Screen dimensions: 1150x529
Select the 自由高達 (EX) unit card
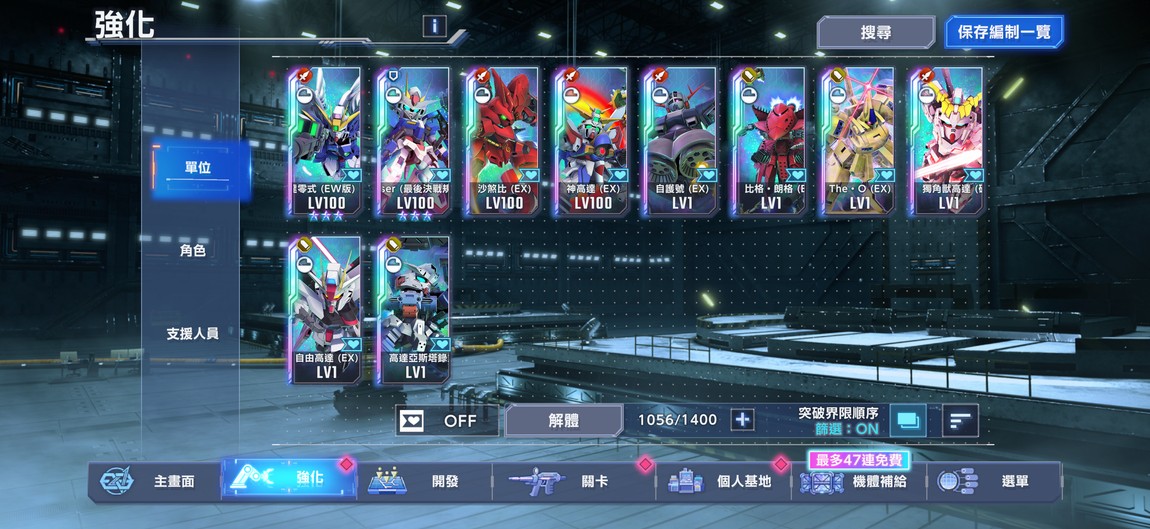pyautogui.click(x=325, y=310)
